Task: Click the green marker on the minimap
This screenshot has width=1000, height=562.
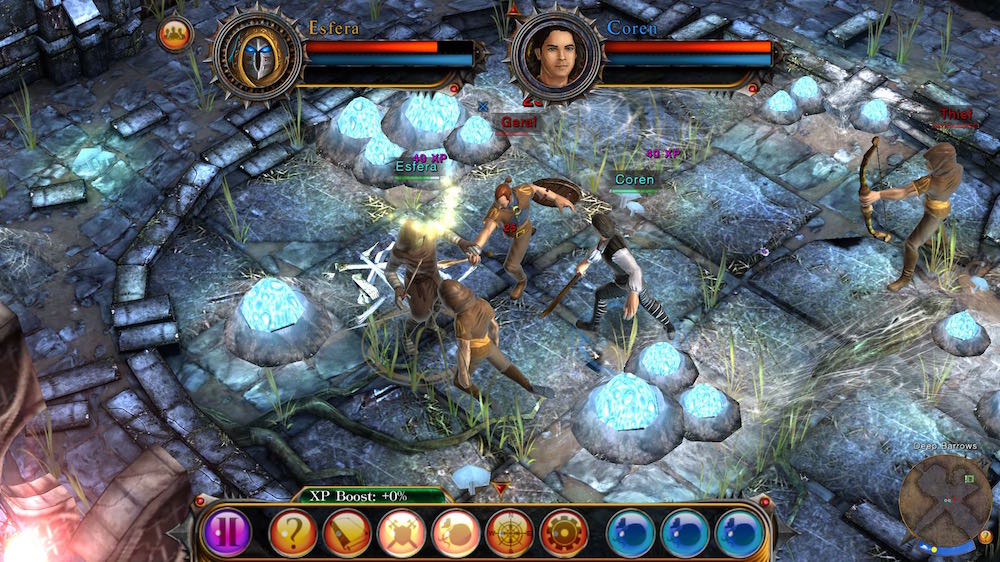Action: [x=969, y=480]
